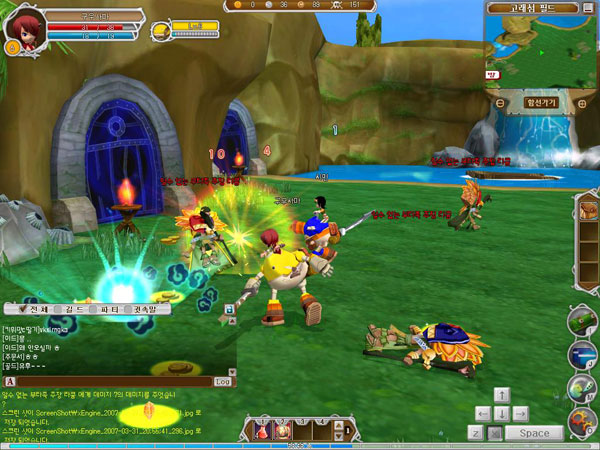Open the green scroll menu icon
The width and height of the screenshot is (600, 450).
[582, 319]
